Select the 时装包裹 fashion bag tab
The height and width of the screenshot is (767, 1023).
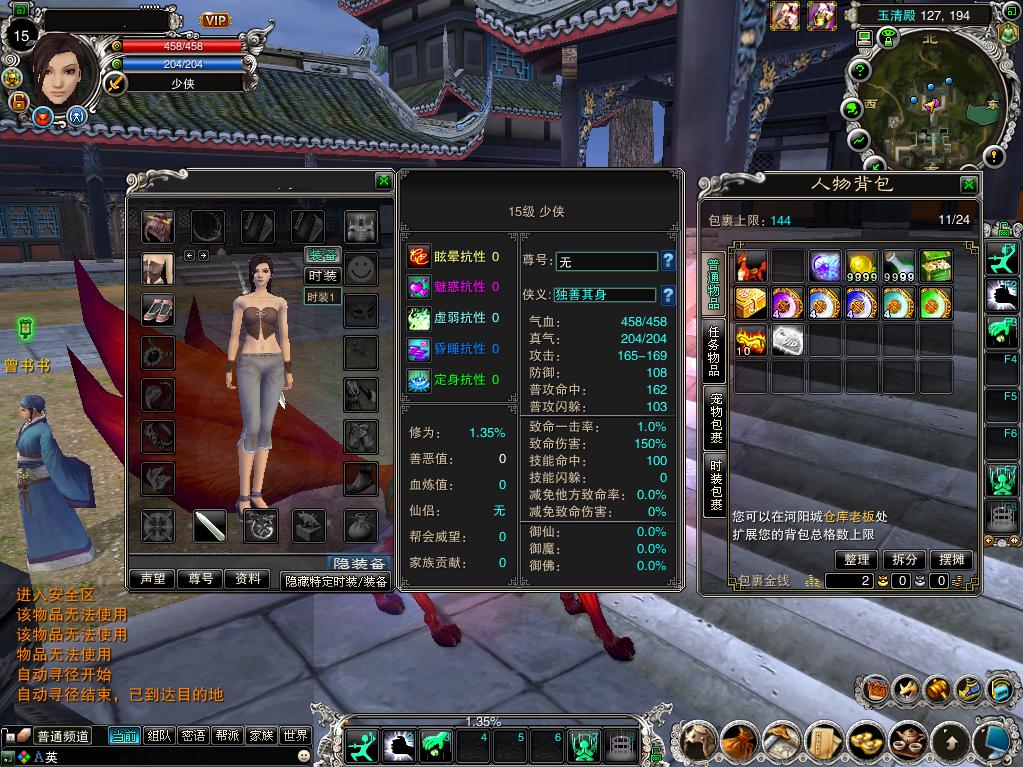click(715, 486)
